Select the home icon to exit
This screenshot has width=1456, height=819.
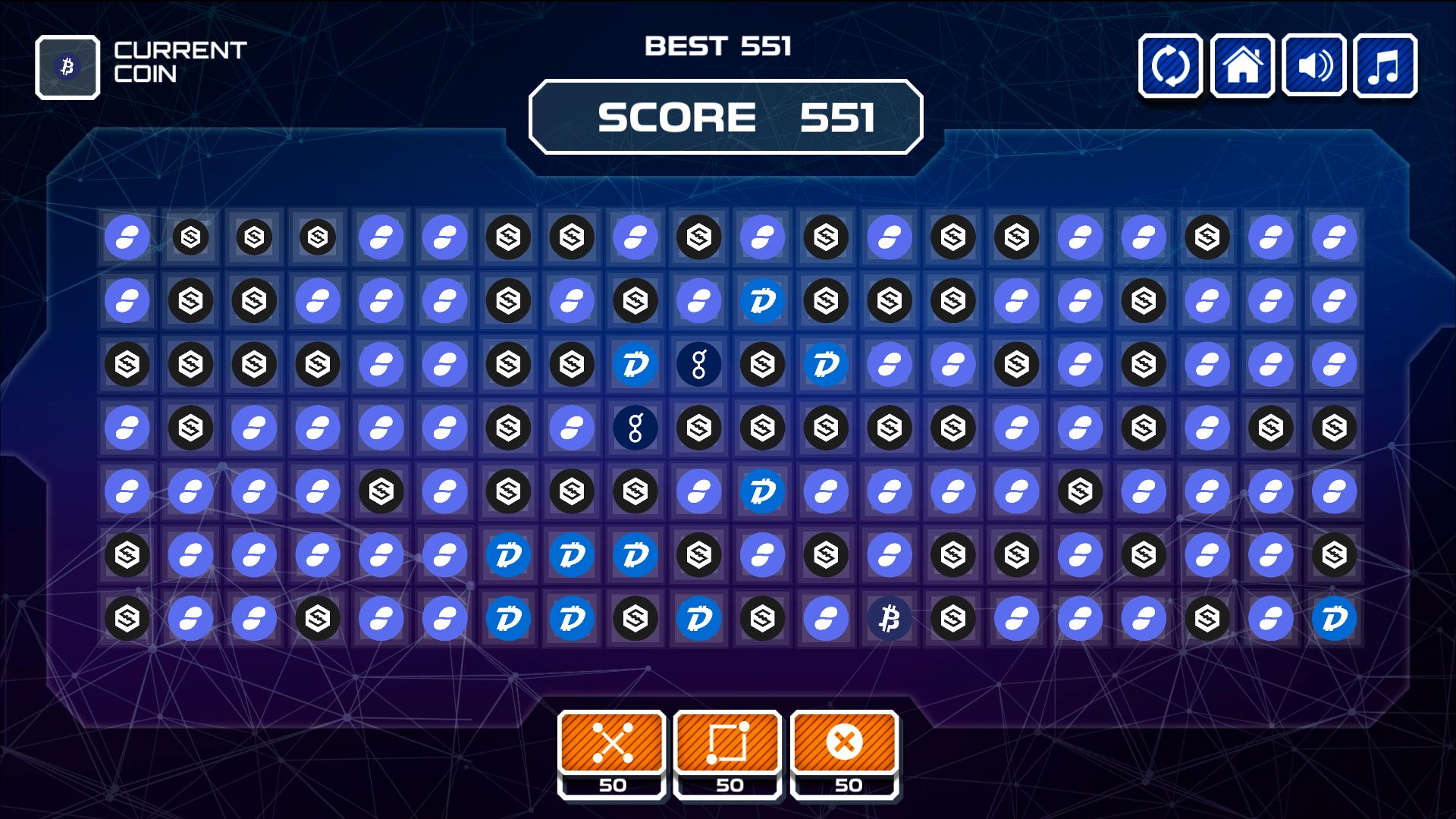1242,67
